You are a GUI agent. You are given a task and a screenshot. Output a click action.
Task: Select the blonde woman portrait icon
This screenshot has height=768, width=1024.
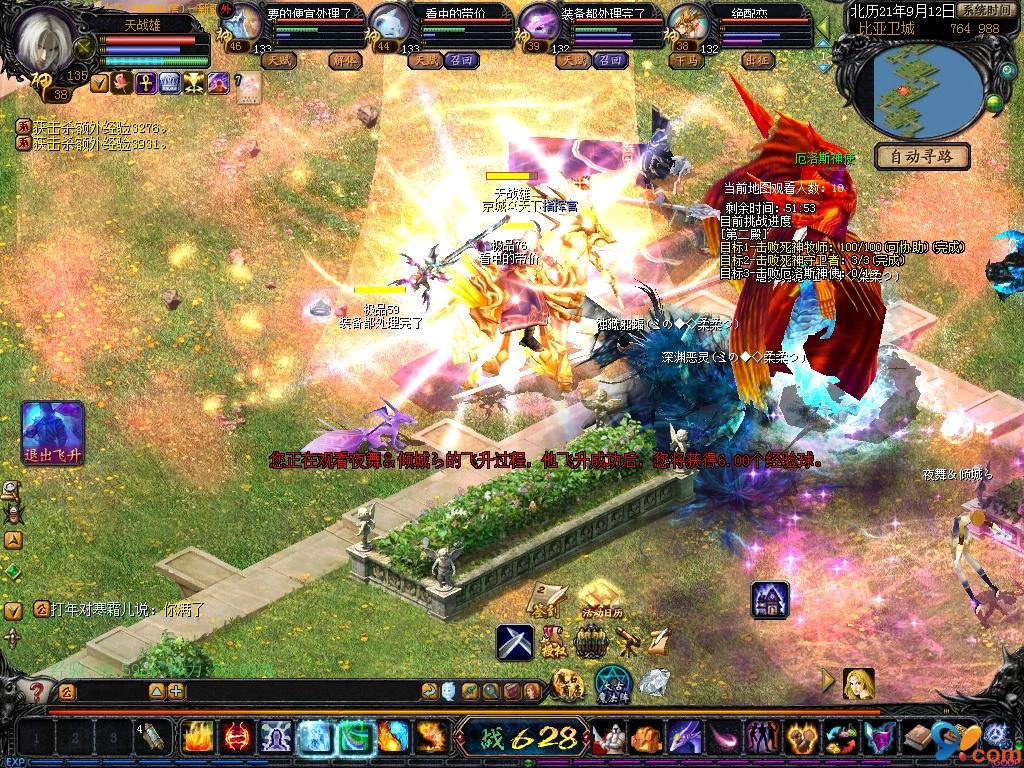(858, 683)
